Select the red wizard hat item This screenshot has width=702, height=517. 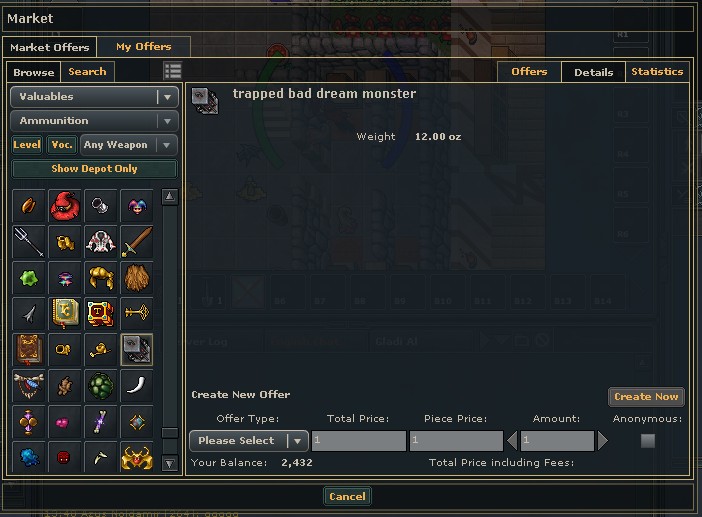[x=65, y=206]
